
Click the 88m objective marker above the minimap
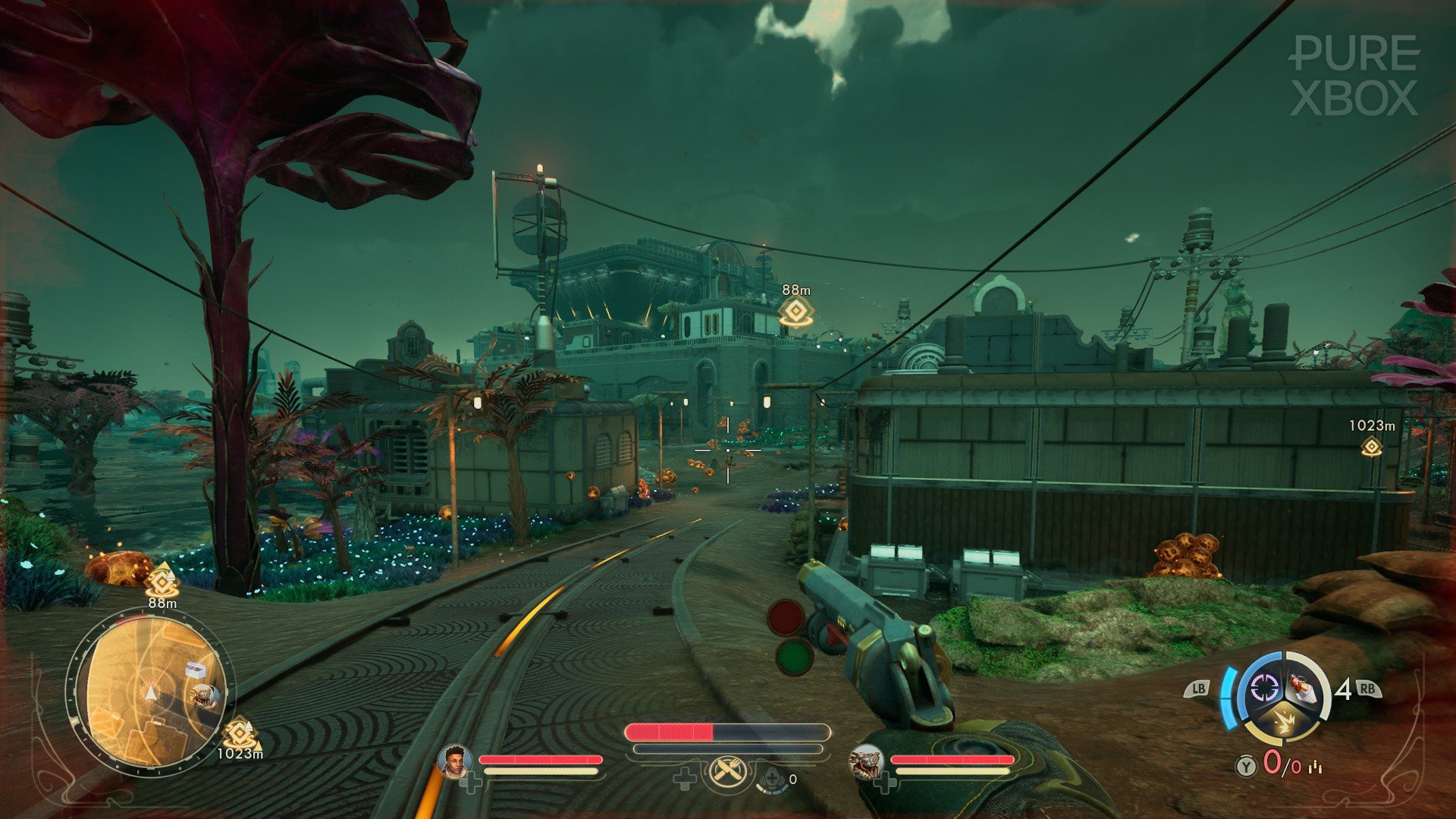click(162, 582)
